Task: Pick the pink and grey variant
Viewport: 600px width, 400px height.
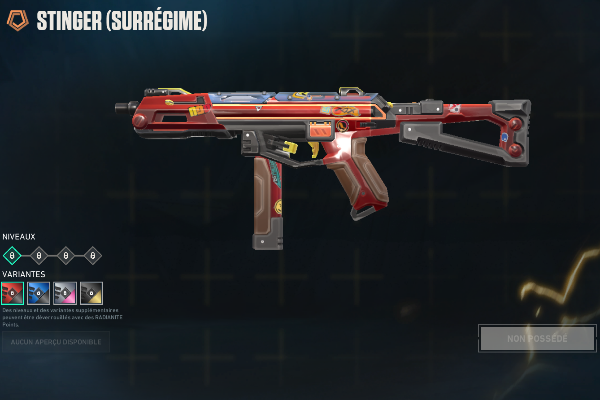Action: [65, 293]
